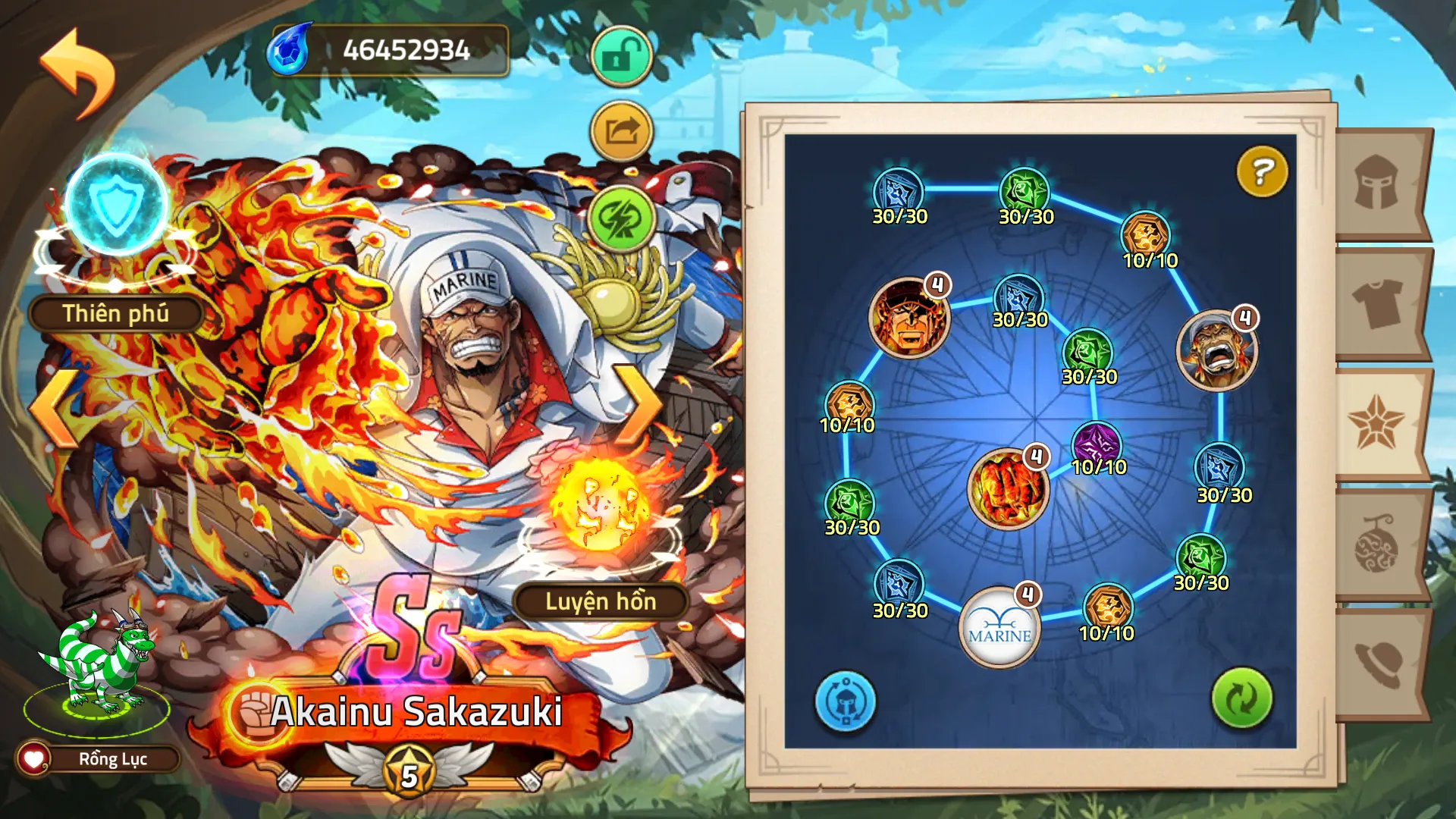Image resolution: width=1456 pixels, height=819 pixels.
Task: Open the devil fruit tab
Action: coord(1376,544)
